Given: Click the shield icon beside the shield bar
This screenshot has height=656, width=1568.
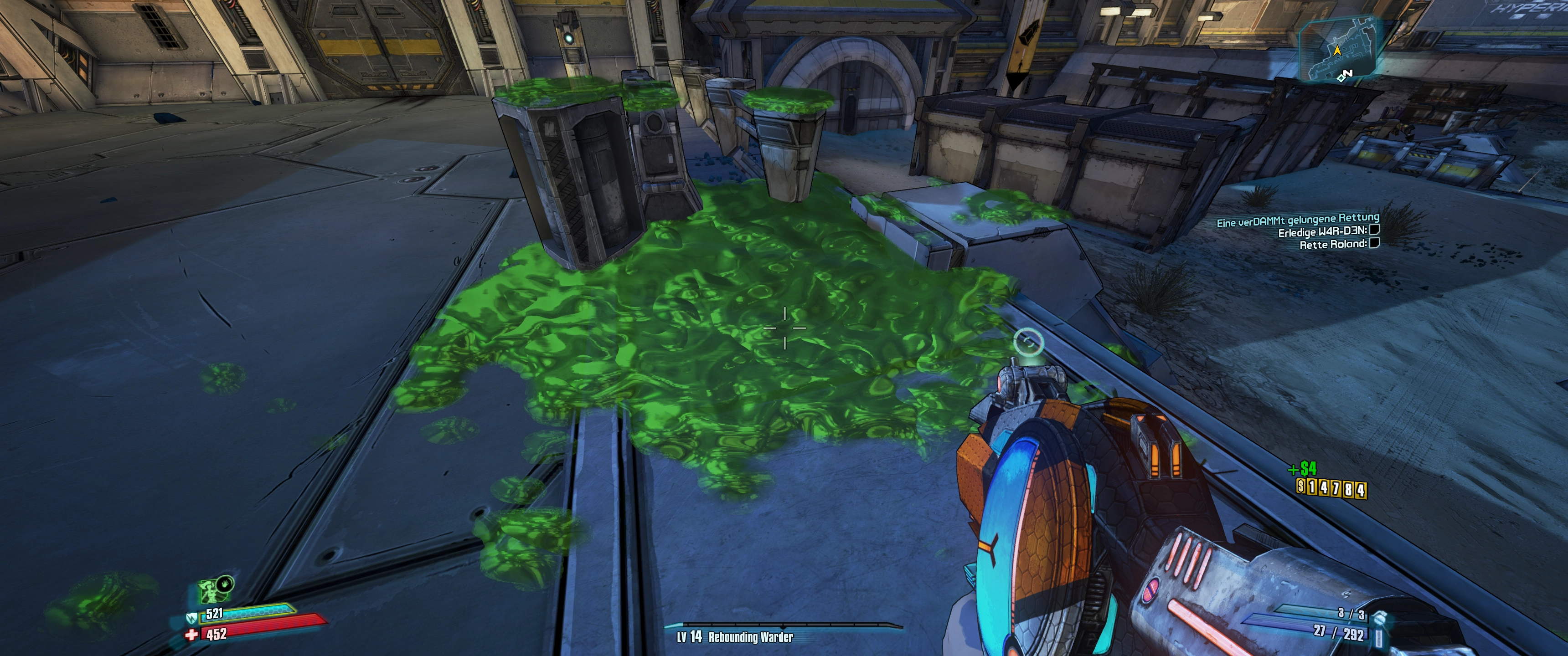Looking at the screenshot, I should coord(192,618).
